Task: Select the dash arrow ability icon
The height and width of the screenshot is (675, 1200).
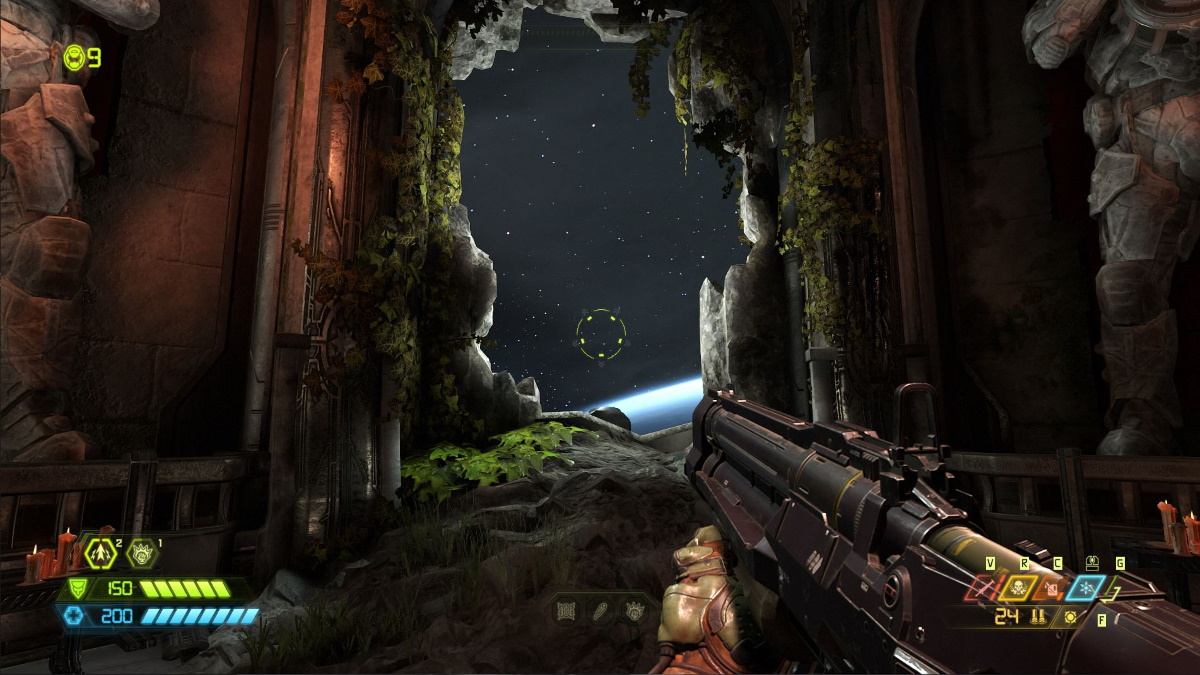Action: click(102, 551)
